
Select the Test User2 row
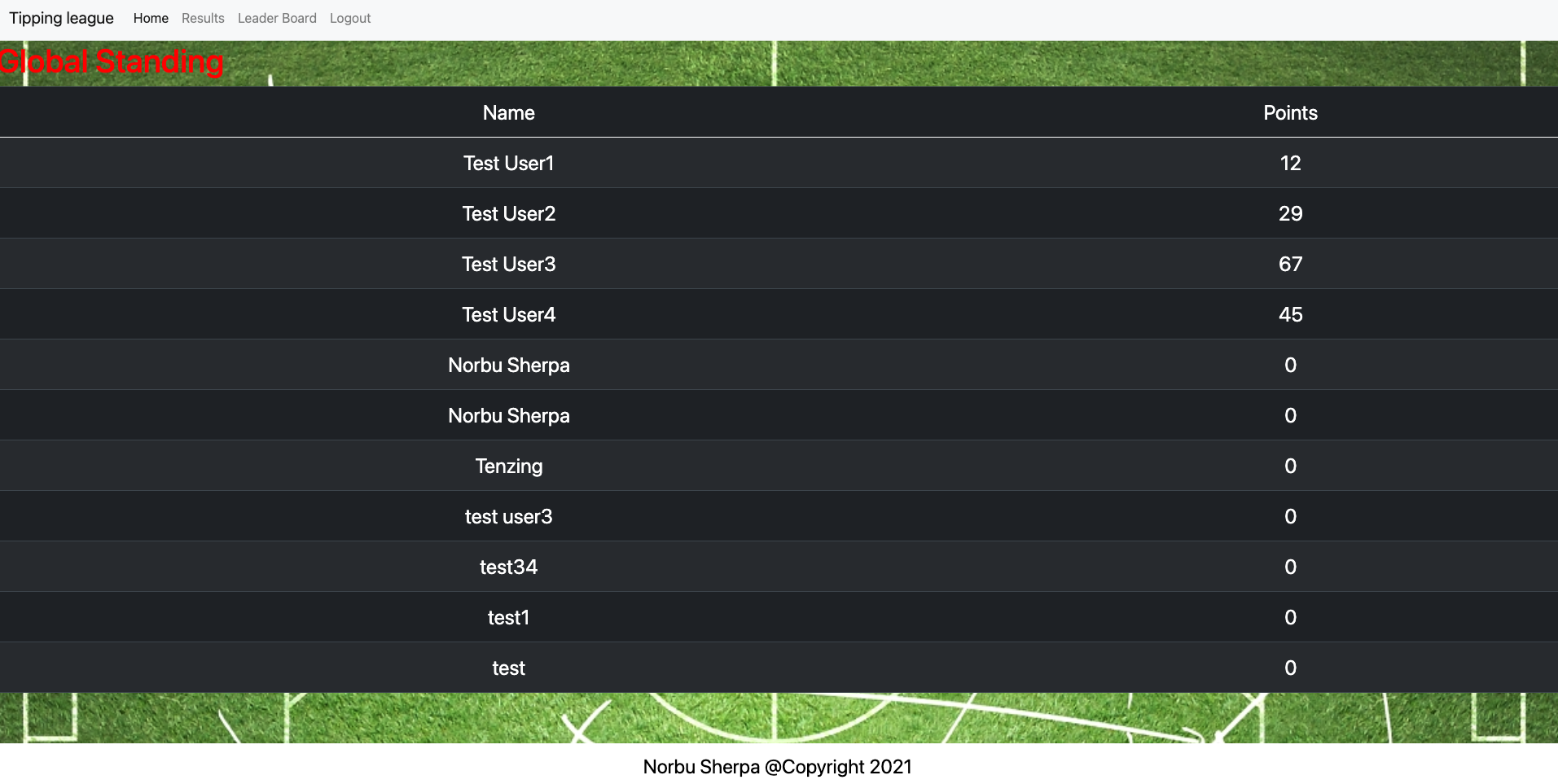tap(508, 213)
